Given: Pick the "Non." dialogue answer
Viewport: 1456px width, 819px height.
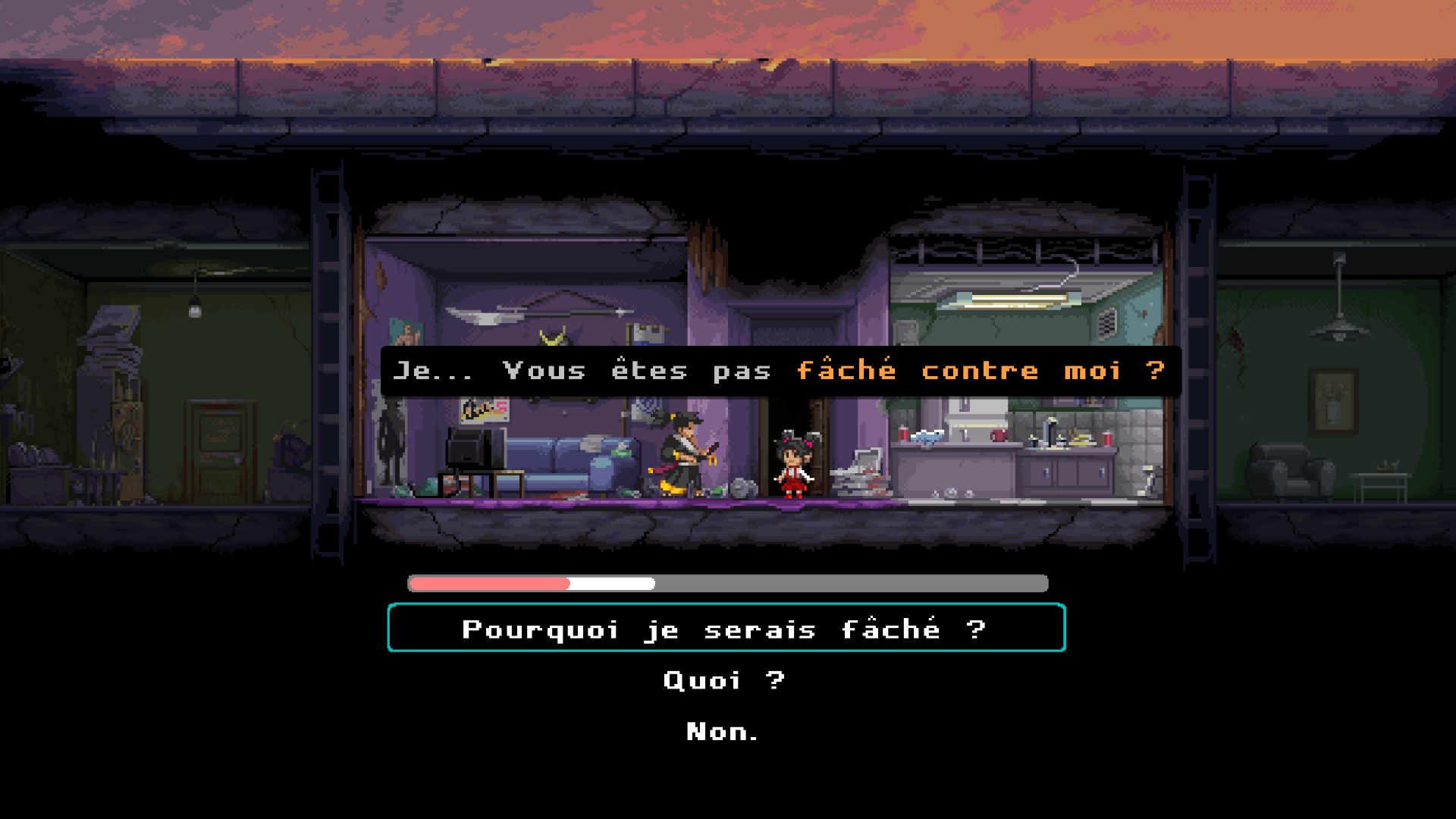Looking at the screenshot, I should click(722, 730).
